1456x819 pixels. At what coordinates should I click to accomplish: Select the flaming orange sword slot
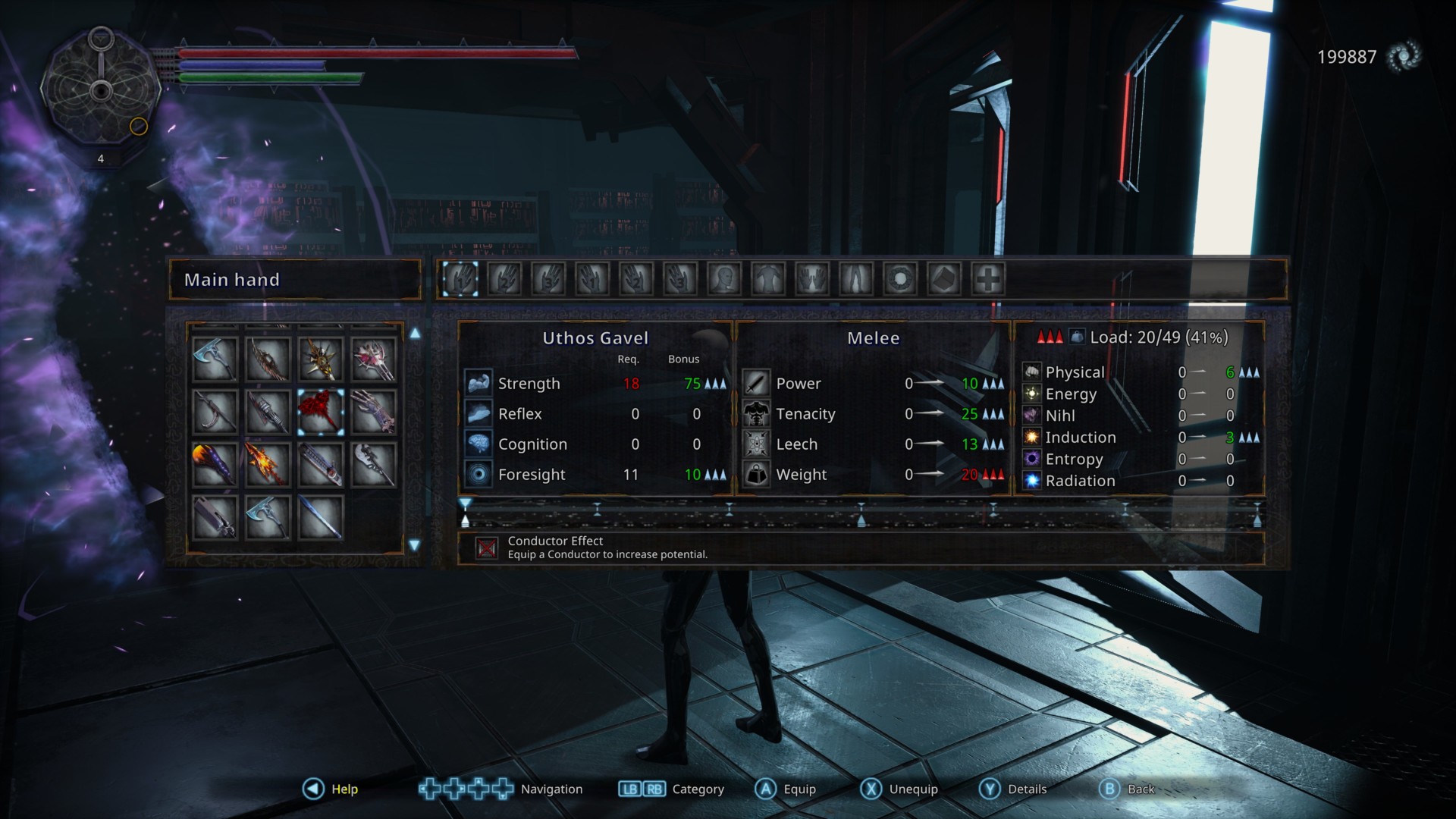click(268, 464)
